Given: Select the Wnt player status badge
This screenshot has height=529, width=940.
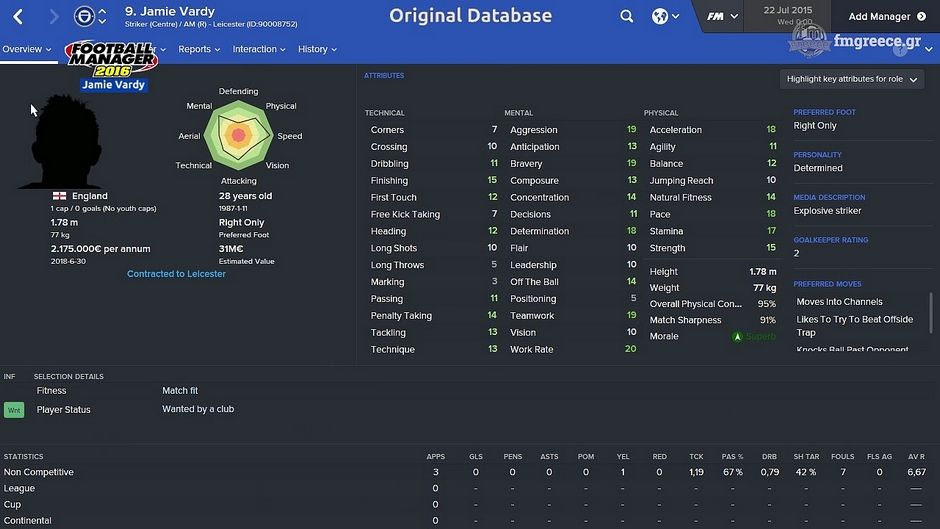Looking at the screenshot, I should (14, 410).
